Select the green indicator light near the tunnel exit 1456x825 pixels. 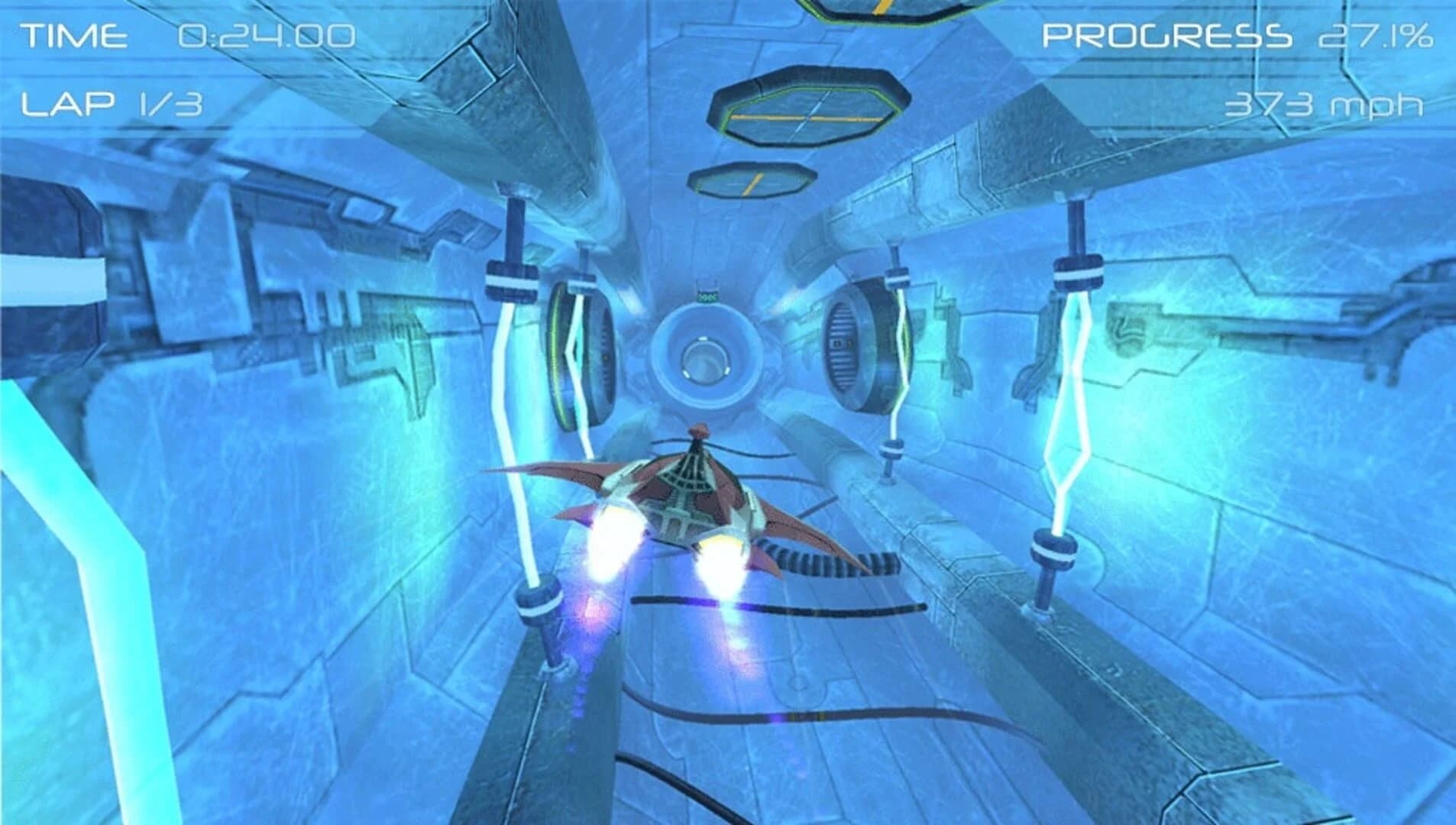(x=707, y=296)
